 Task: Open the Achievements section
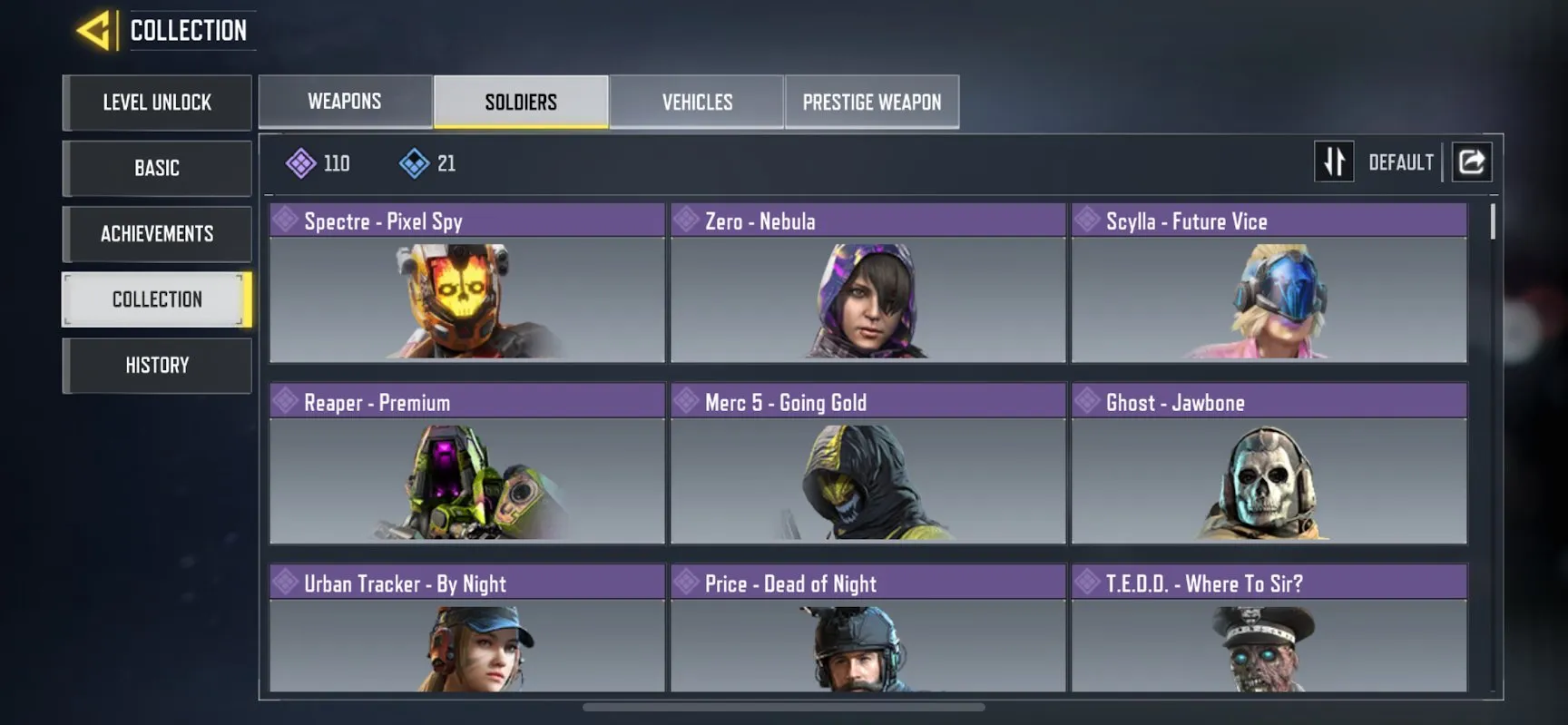tap(156, 234)
